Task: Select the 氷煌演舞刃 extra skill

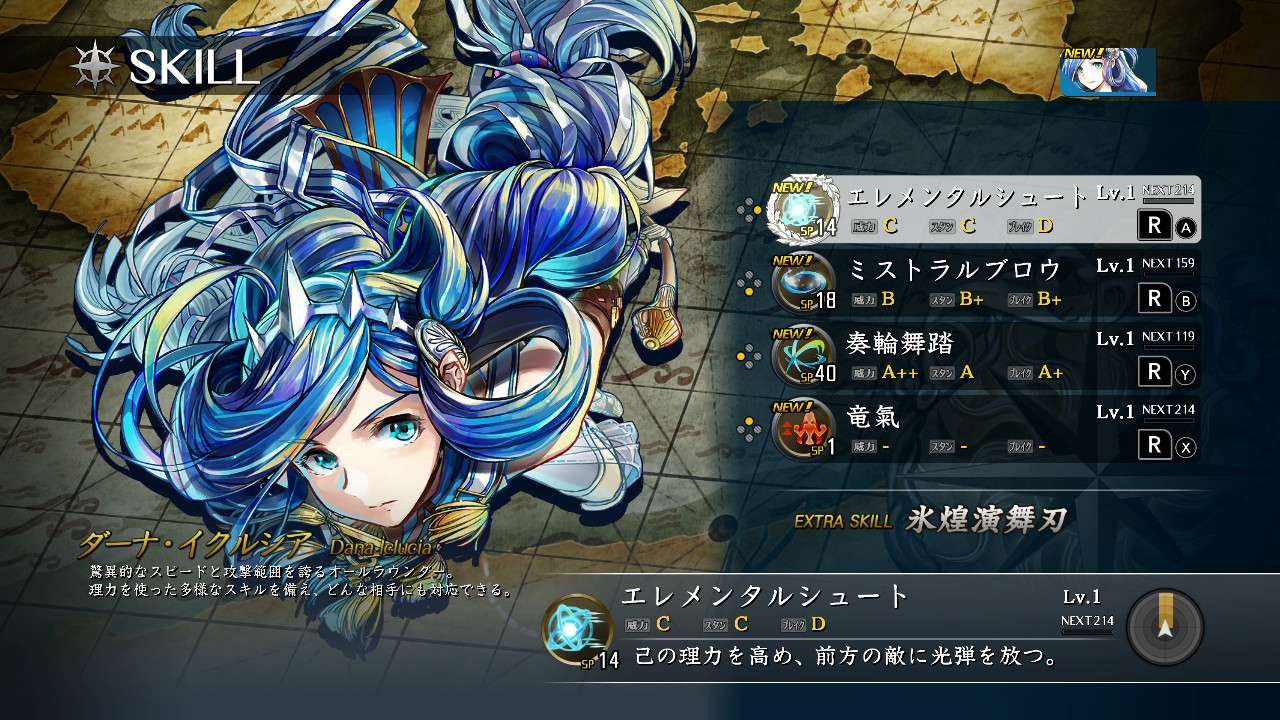Action: [x=985, y=520]
